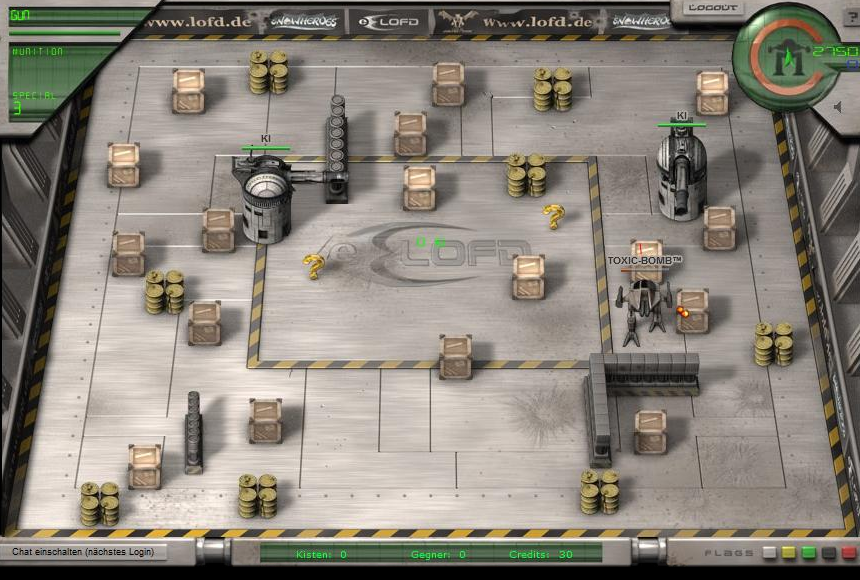Viewport: 860px width, 580px height.
Task: Pick the green flag
Action: pyautogui.click(x=809, y=552)
